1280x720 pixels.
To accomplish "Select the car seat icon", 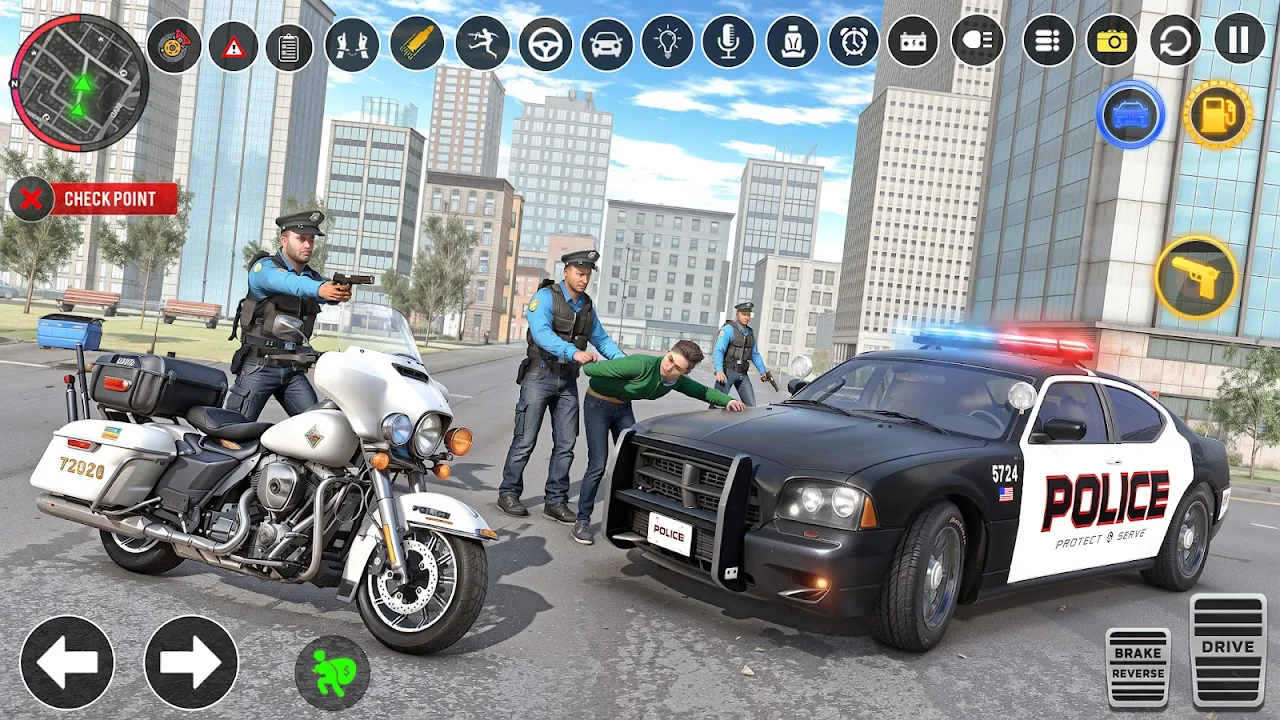I will [x=792, y=41].
